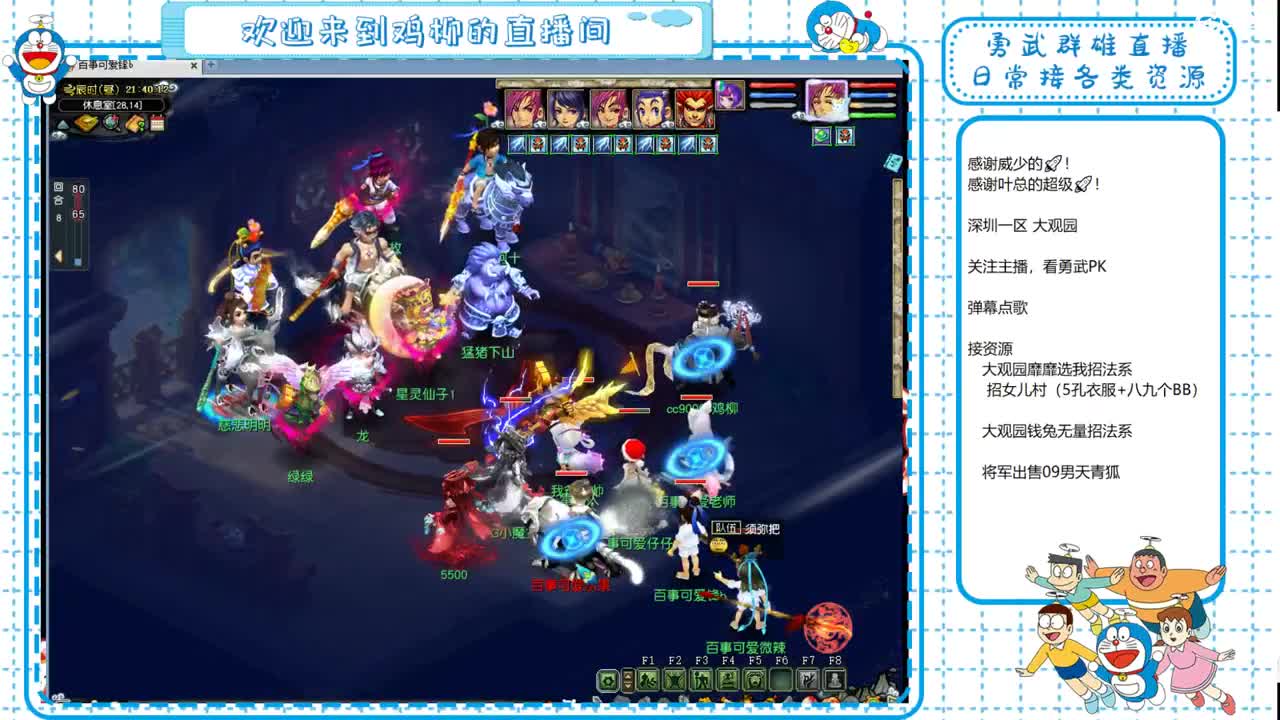Expand the skill bar via the up arrow

click(627, 676)
